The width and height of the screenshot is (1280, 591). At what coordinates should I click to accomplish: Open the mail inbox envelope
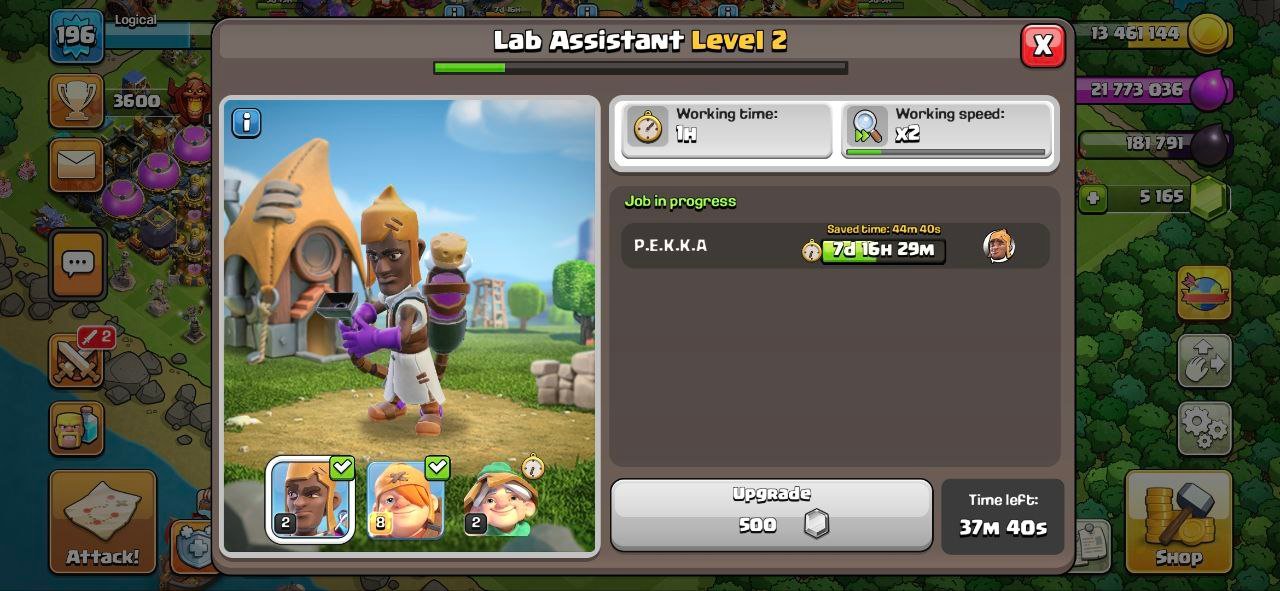click(76, 165)
